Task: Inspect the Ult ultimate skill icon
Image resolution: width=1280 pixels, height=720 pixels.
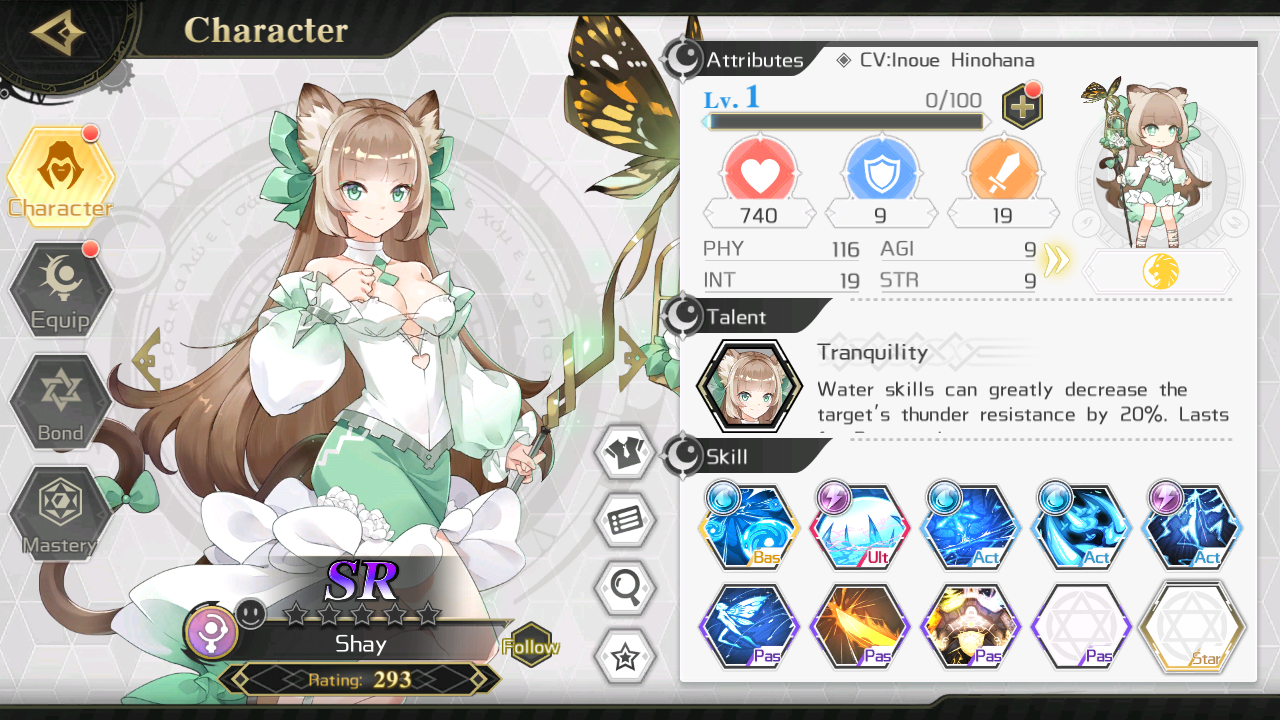Action: (x=859, y=527)
